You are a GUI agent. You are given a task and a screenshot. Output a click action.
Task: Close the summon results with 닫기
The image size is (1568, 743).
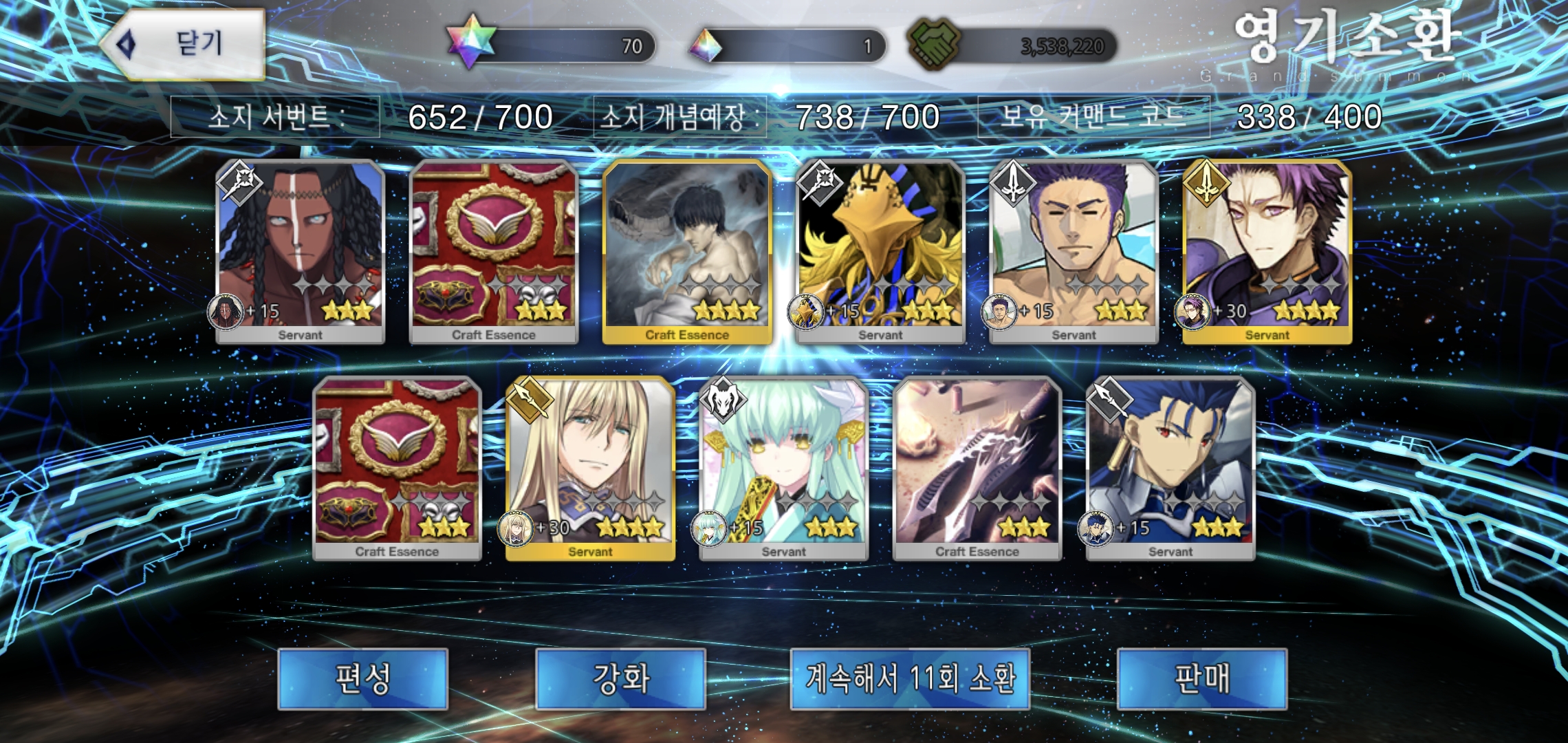coord(184,44)
